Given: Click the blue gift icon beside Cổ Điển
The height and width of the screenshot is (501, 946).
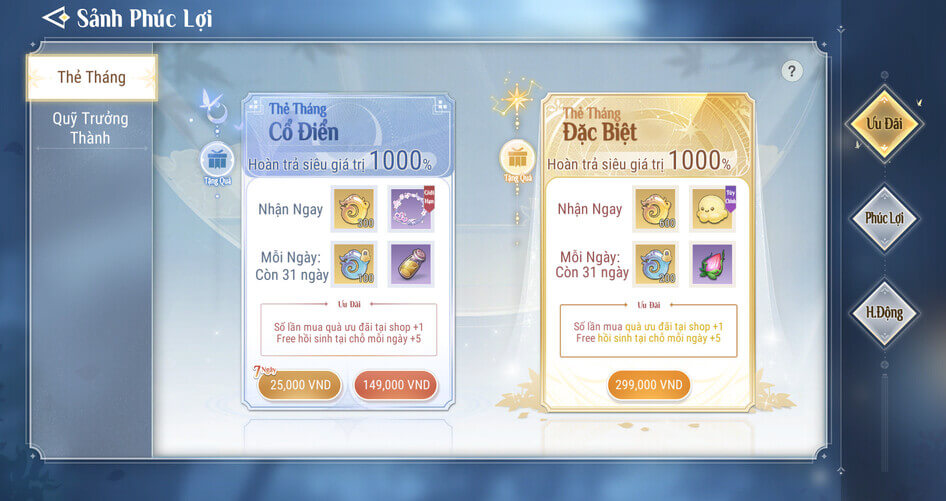Looking at the screenshot, I should pos(217,160).
